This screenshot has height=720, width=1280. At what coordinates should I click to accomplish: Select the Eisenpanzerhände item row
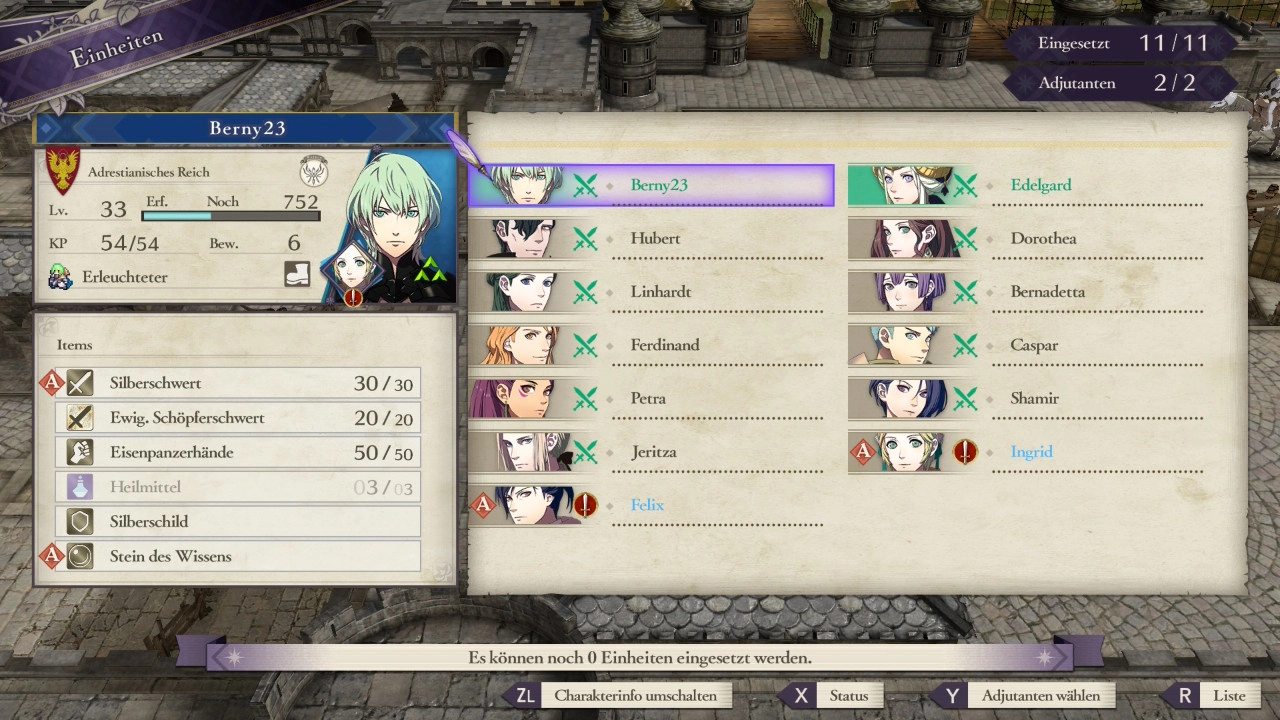pyautogui.click(x=238, y=452)
